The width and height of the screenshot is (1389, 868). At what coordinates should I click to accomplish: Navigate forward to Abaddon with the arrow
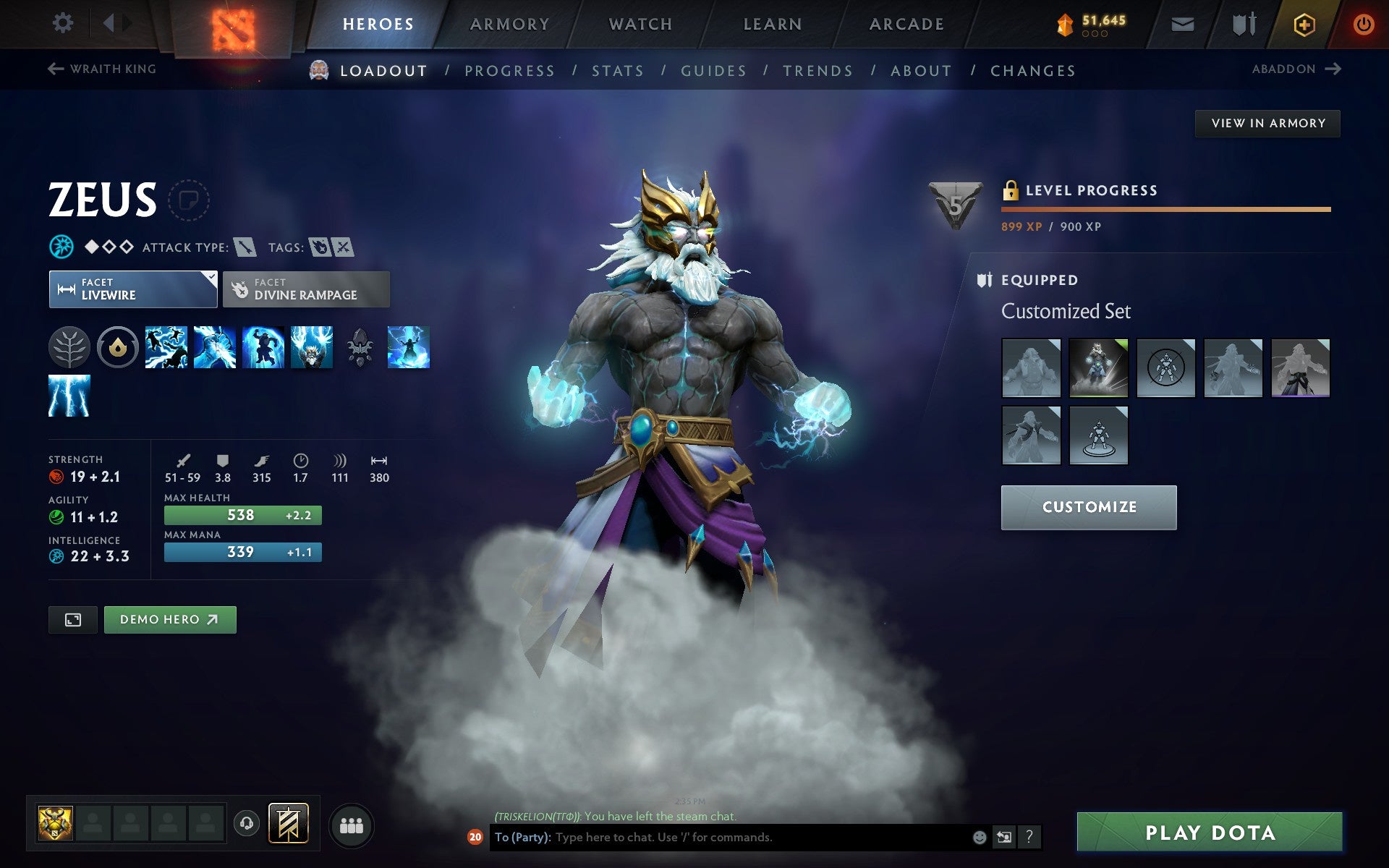point(1333,69)
